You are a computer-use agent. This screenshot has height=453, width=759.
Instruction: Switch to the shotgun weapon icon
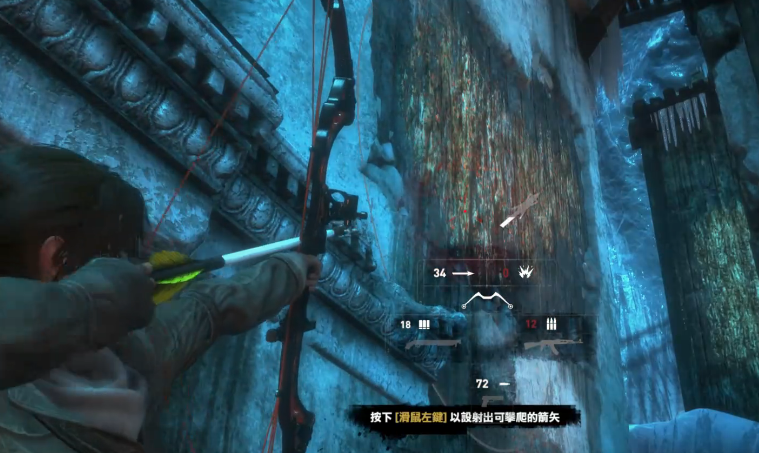point(431,343)
